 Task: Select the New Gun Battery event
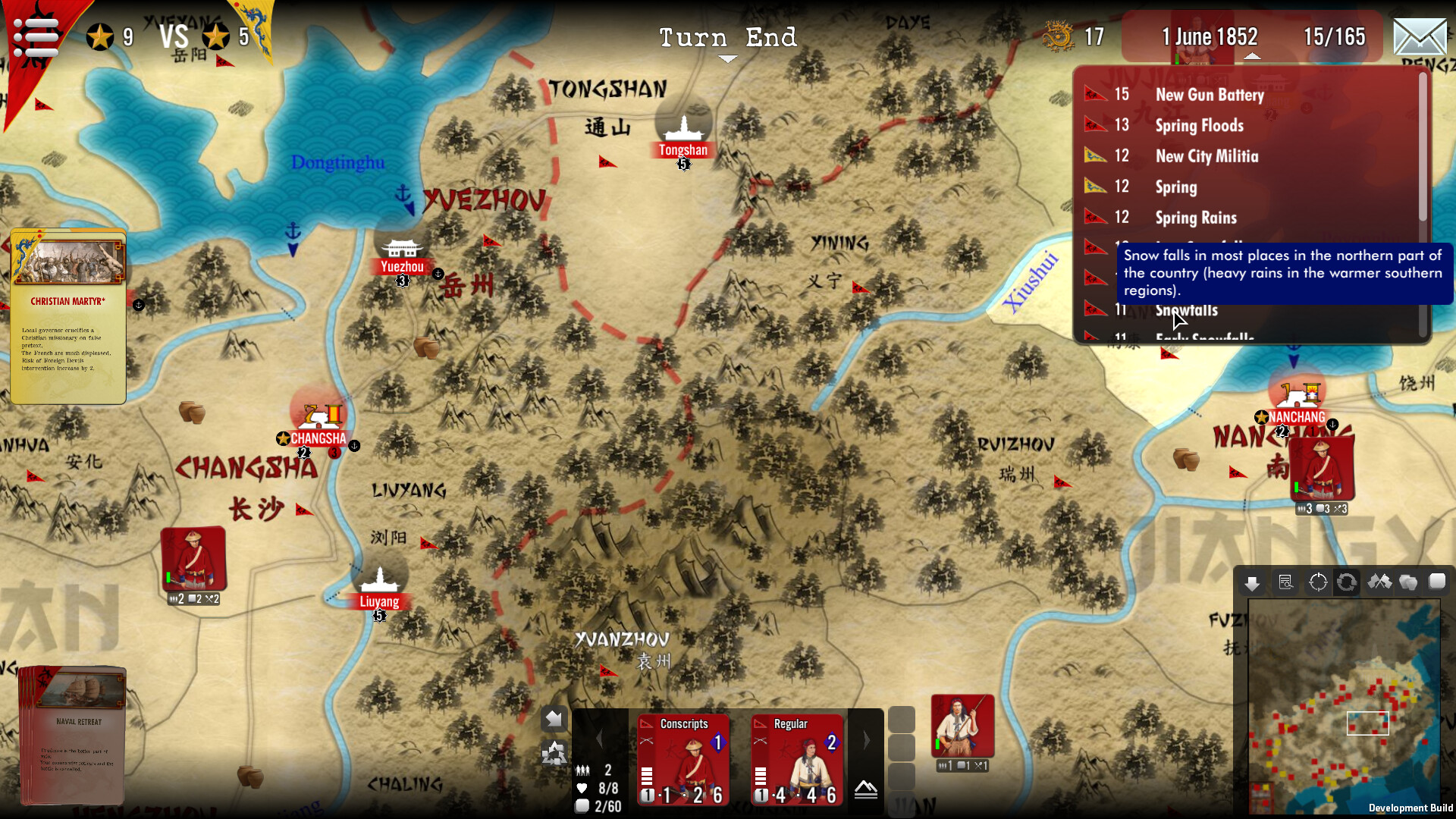(1209, 95)
